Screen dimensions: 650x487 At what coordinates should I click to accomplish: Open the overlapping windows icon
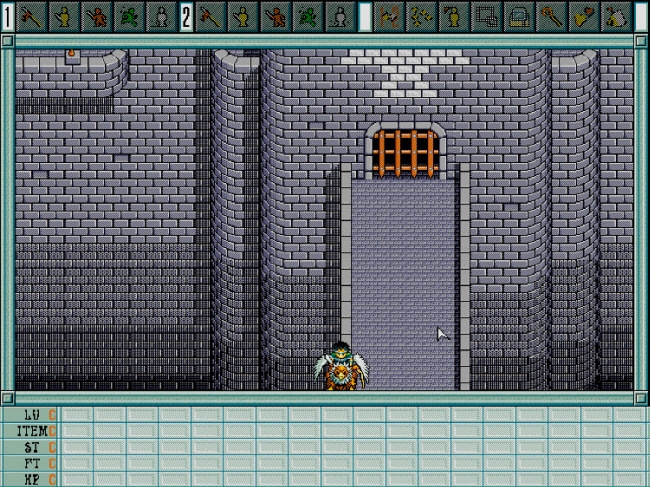tap(487, 15)
